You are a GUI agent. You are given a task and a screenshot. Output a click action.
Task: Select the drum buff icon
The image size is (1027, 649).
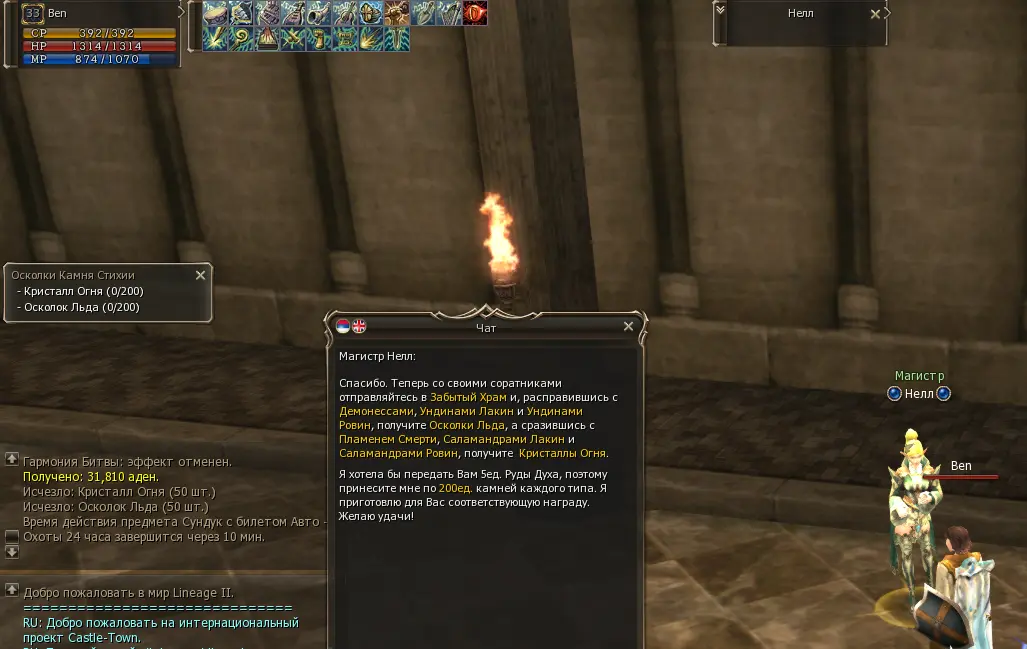coord(215,14)
